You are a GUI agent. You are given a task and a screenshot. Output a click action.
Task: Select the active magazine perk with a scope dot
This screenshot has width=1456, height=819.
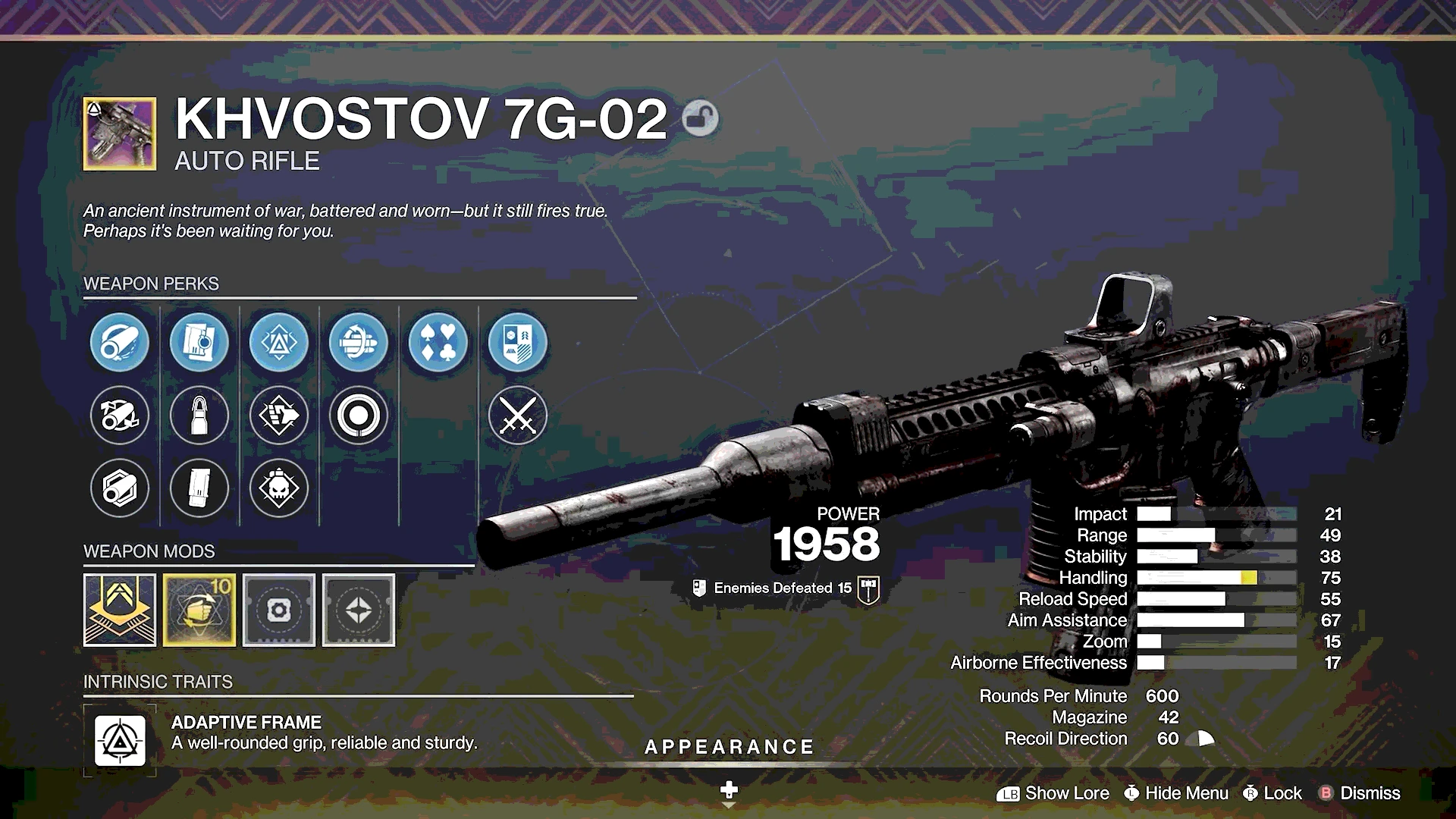[199, 343]
